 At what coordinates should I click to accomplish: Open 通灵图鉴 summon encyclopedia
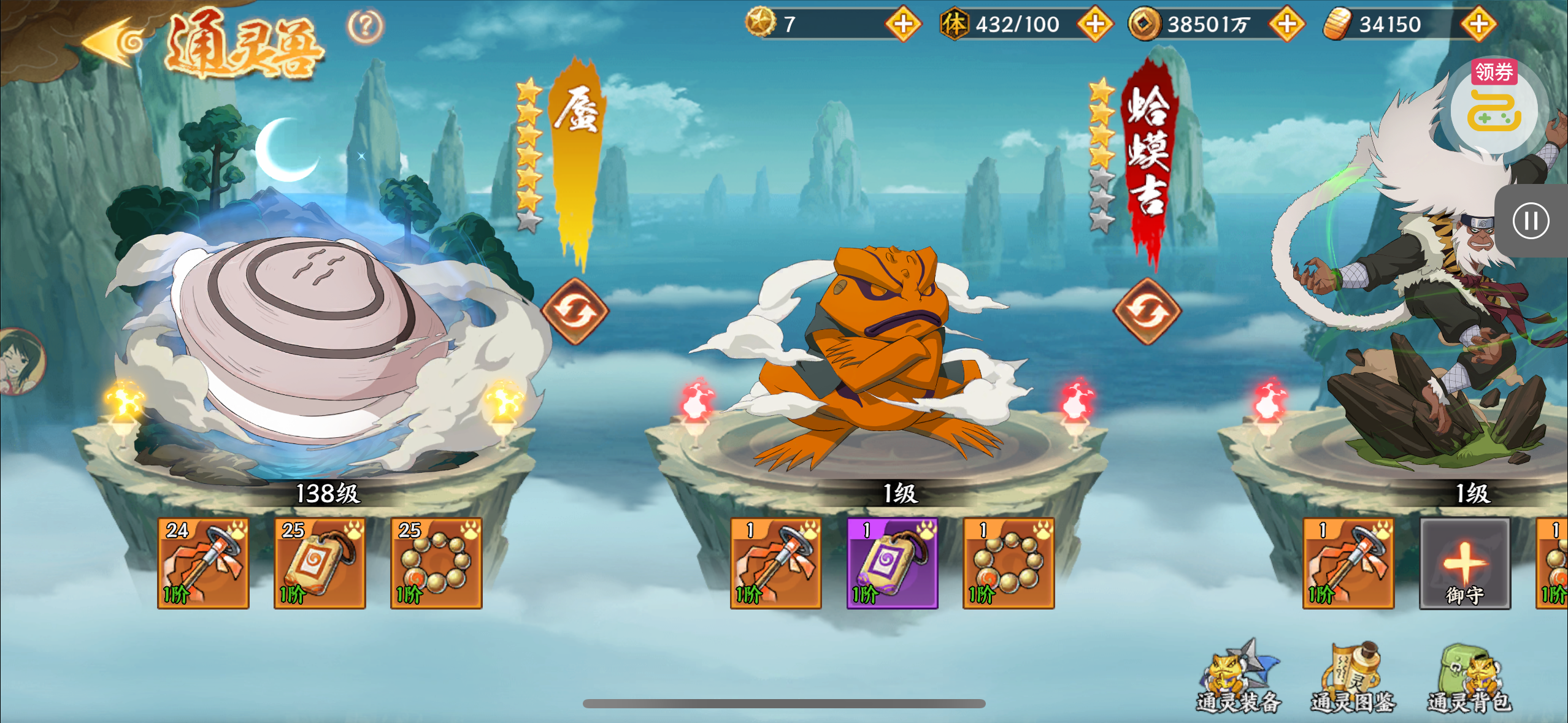[x=1353, y=678]
